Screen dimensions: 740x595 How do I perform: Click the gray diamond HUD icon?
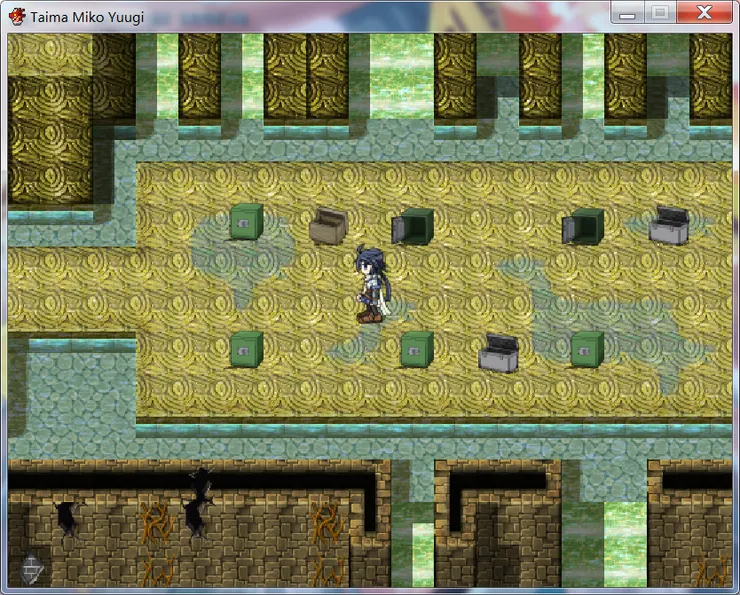pyautogui.click(x=33, y=569)
